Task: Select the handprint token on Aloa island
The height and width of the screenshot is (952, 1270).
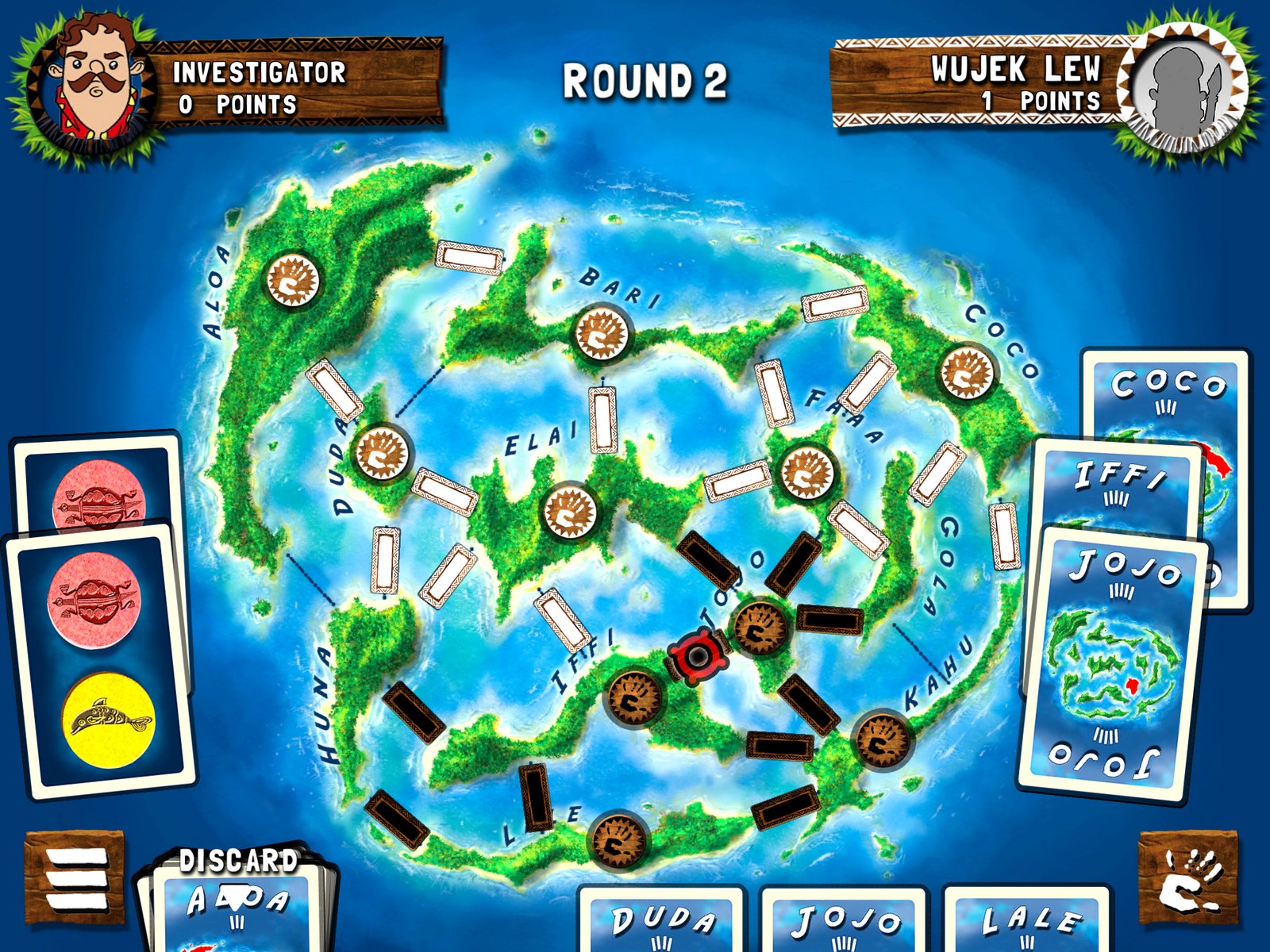Action: pos(293,279)
